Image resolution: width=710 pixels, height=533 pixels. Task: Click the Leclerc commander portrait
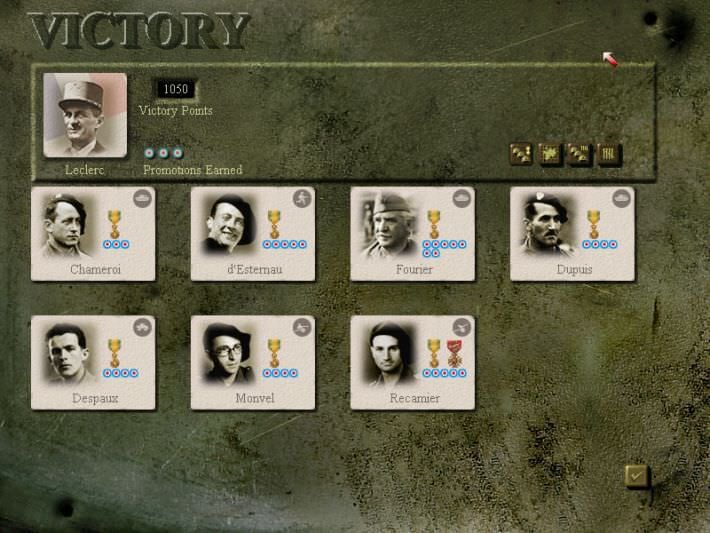(x=85, y=116)
